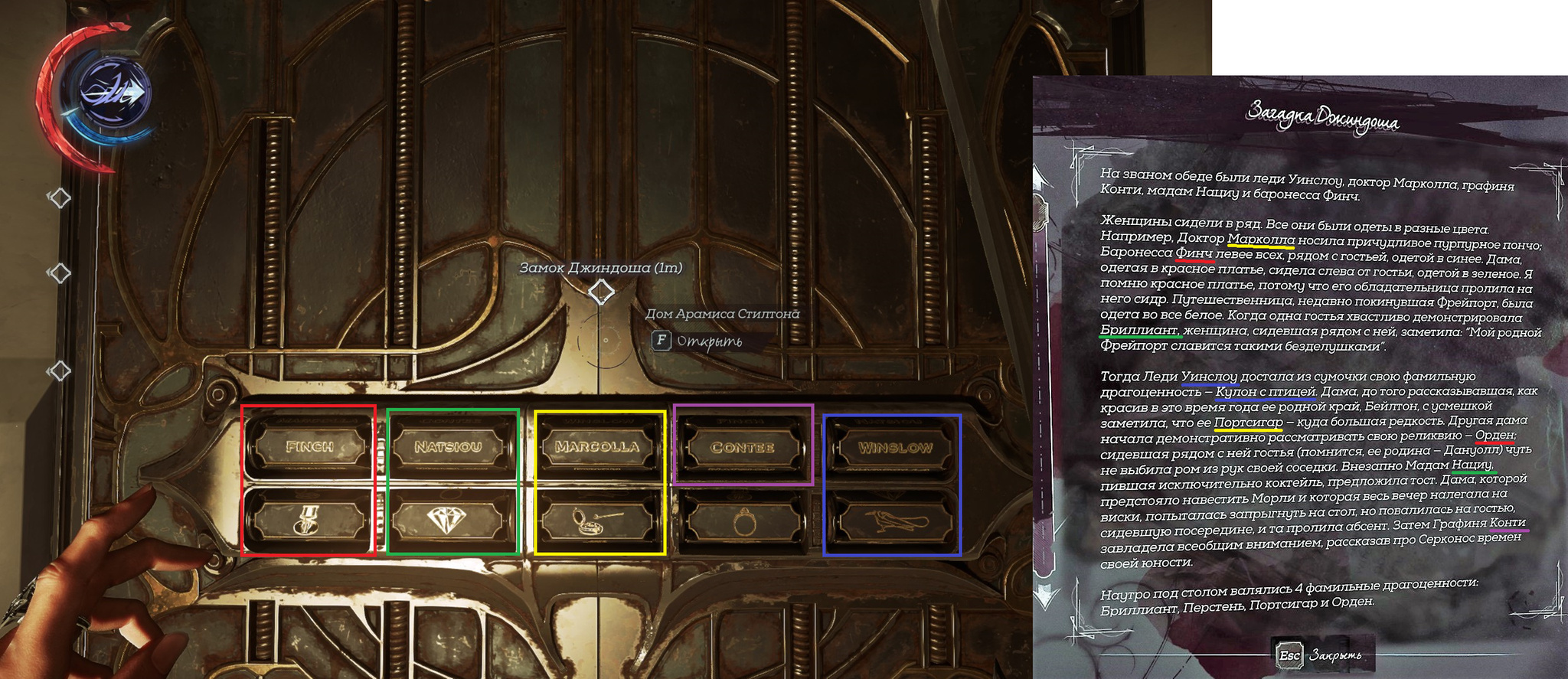Choose the MARCOLLA name plate
This screenshot has width=1568, height=679.
point(597,446)
